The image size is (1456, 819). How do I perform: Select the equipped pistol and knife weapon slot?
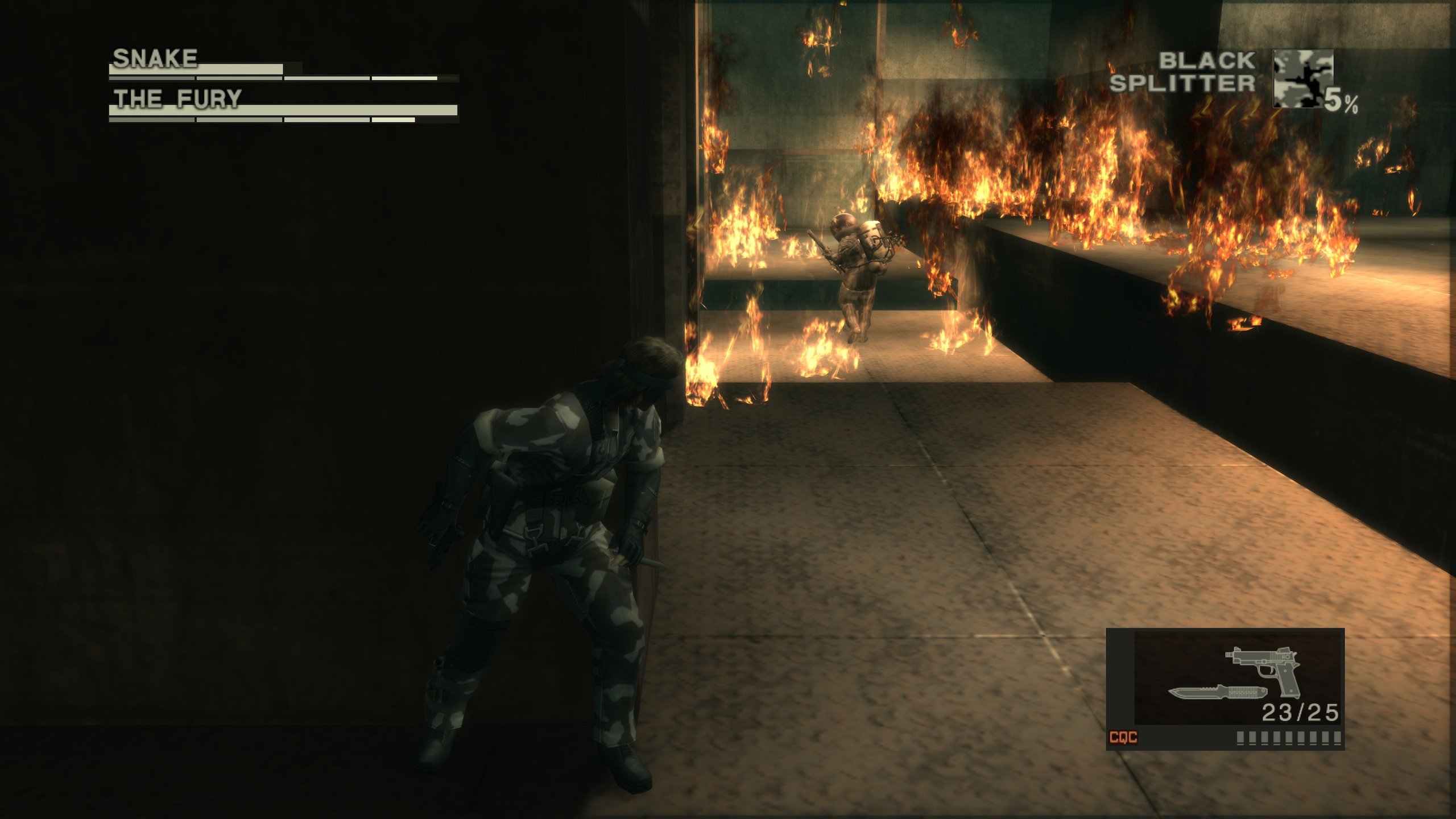1238,677
